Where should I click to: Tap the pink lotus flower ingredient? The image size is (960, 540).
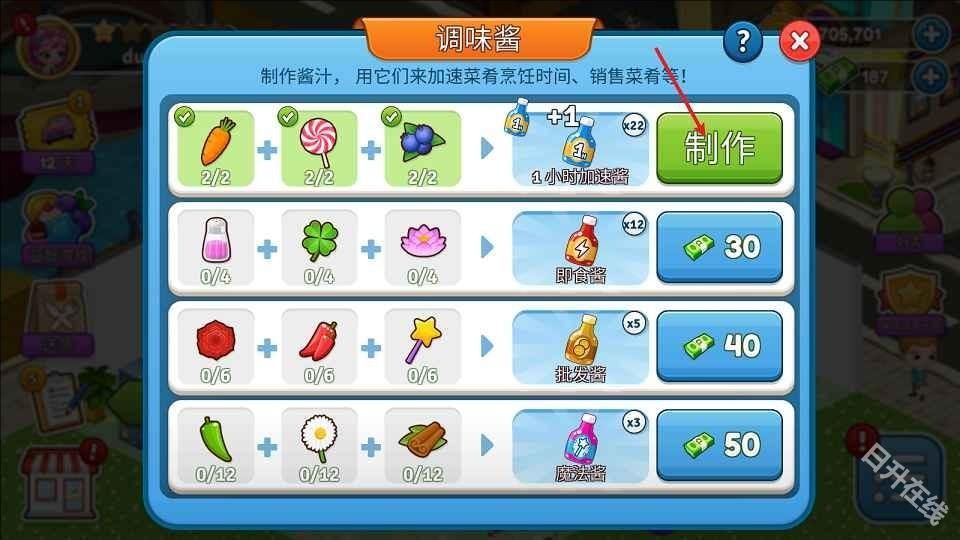coord(422,247)
